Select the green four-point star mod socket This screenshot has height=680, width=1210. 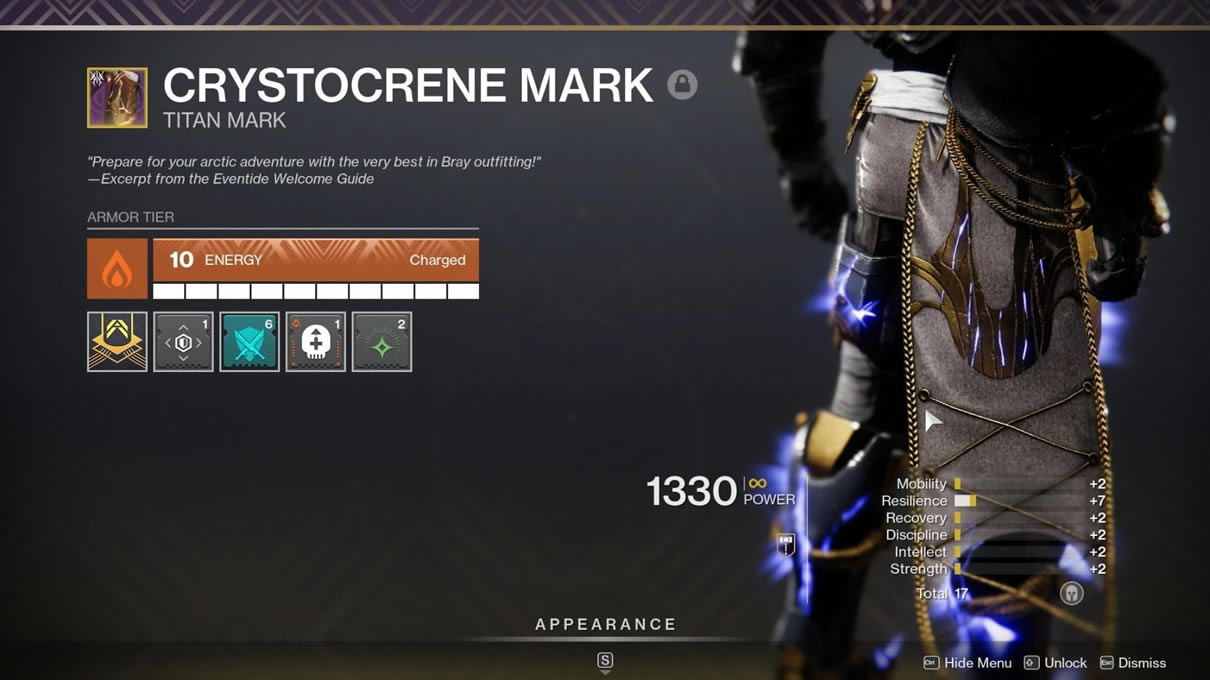tap(381, 342)
